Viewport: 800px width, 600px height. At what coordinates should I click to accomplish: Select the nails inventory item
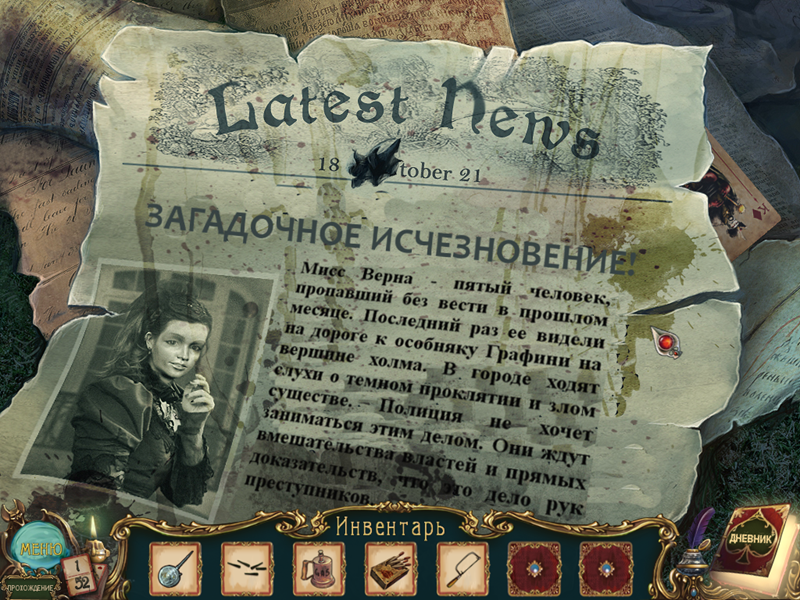coord(246,568)
